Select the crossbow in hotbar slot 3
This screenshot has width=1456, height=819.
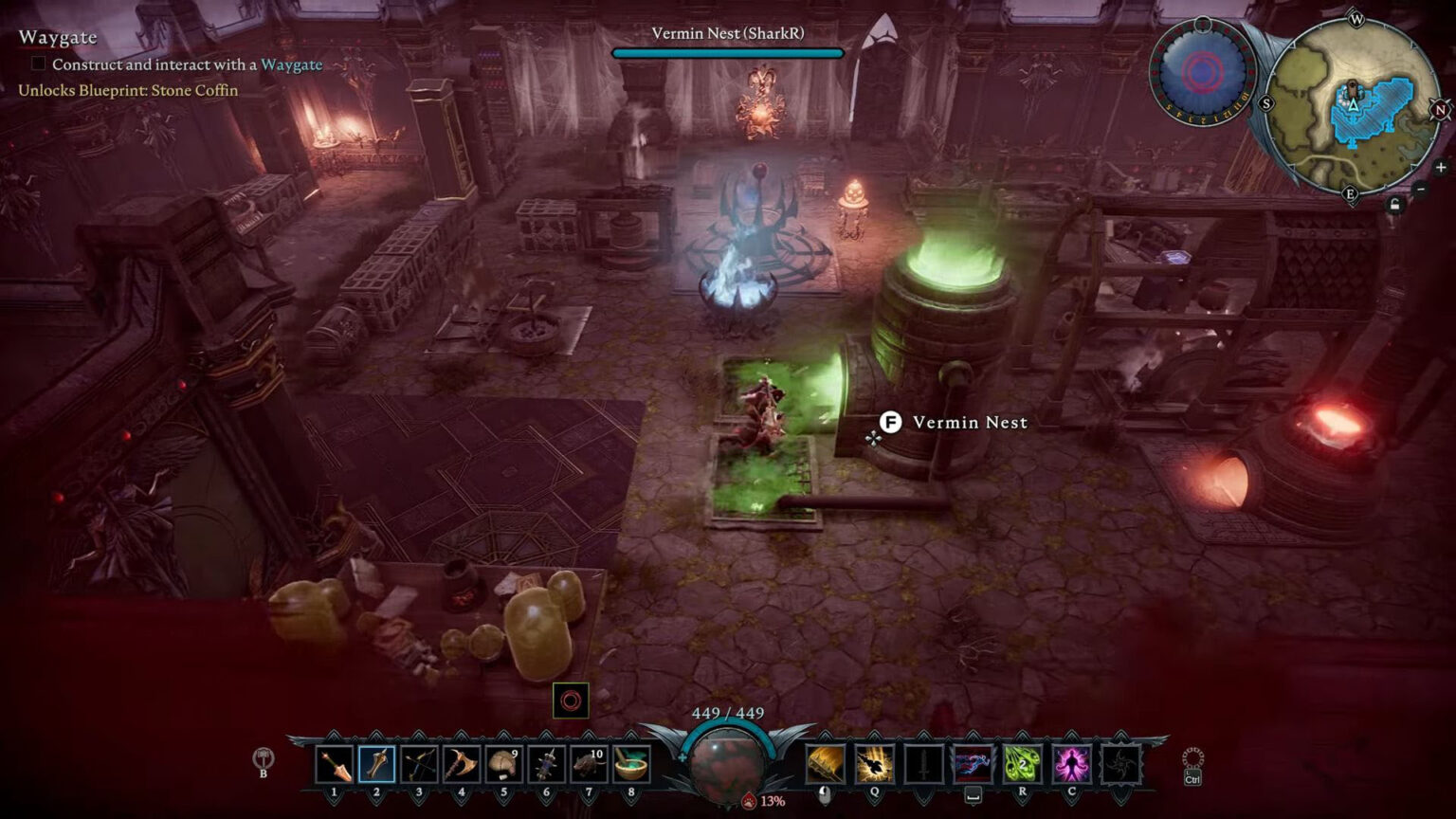point(420,765)
